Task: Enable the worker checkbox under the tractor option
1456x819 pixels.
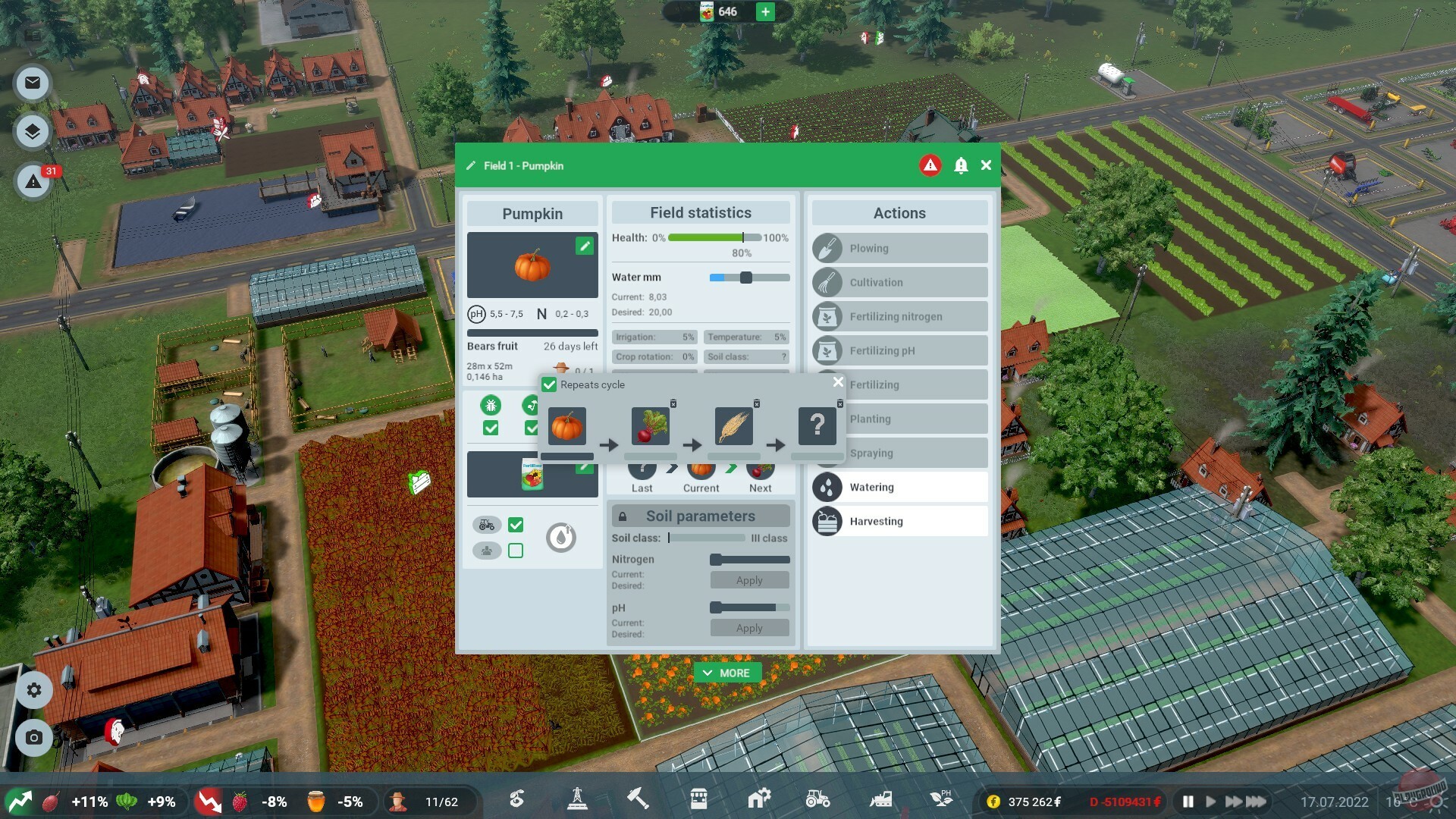Action: pos(516,551)
